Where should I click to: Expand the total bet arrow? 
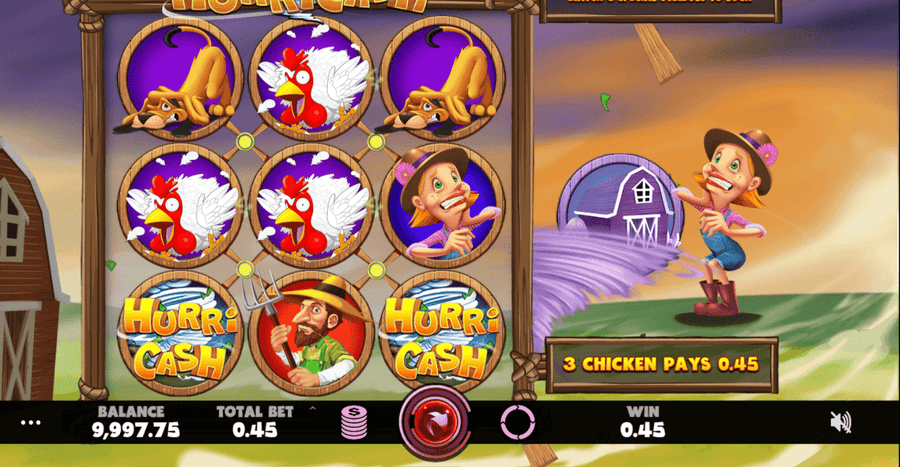(x=312, y=409)
